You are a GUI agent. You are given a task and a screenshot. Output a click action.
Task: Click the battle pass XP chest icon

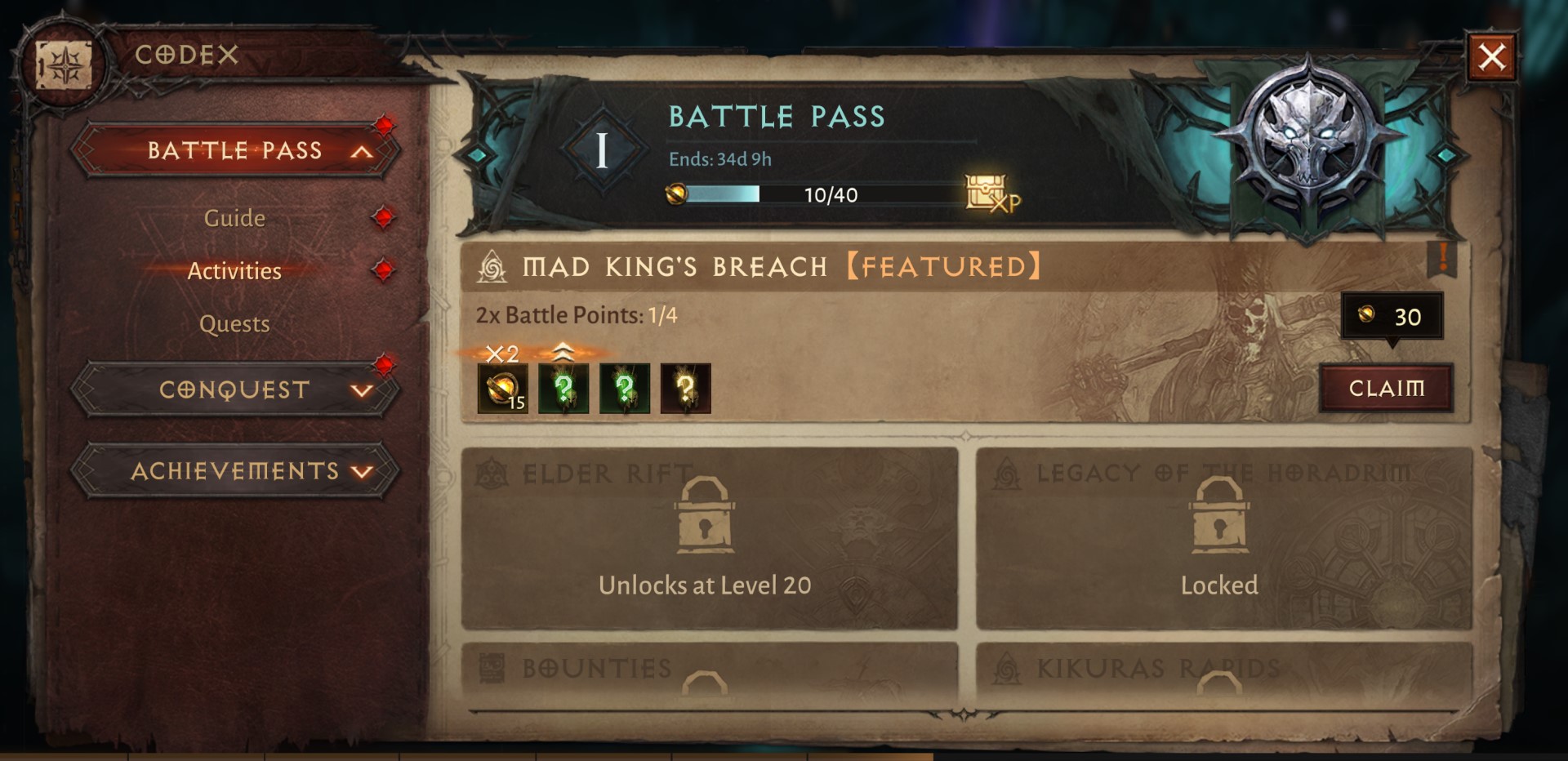point(990,194)
